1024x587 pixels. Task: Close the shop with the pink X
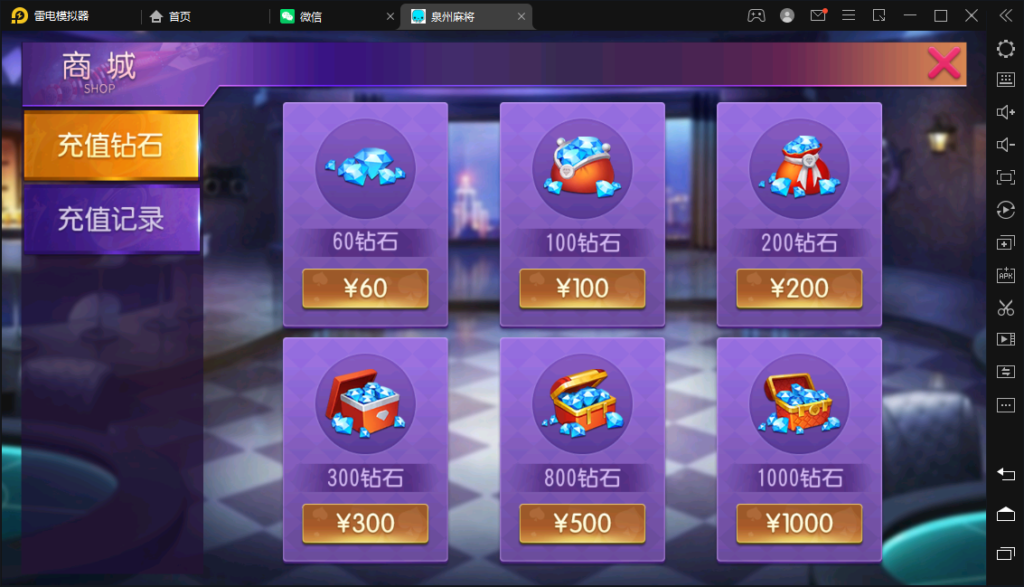coord(943,64)
